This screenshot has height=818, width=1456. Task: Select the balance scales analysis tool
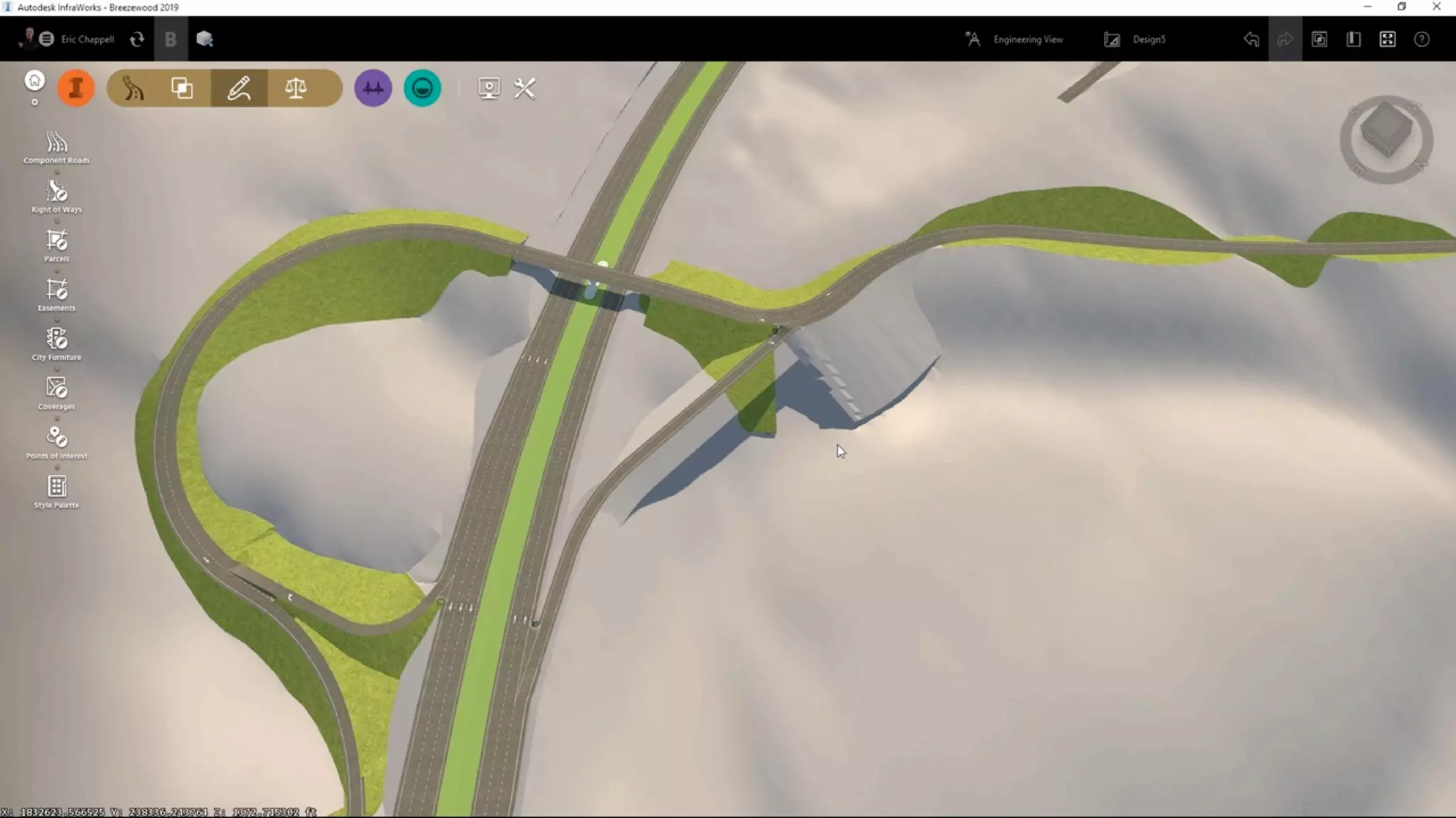click(296, 88)
